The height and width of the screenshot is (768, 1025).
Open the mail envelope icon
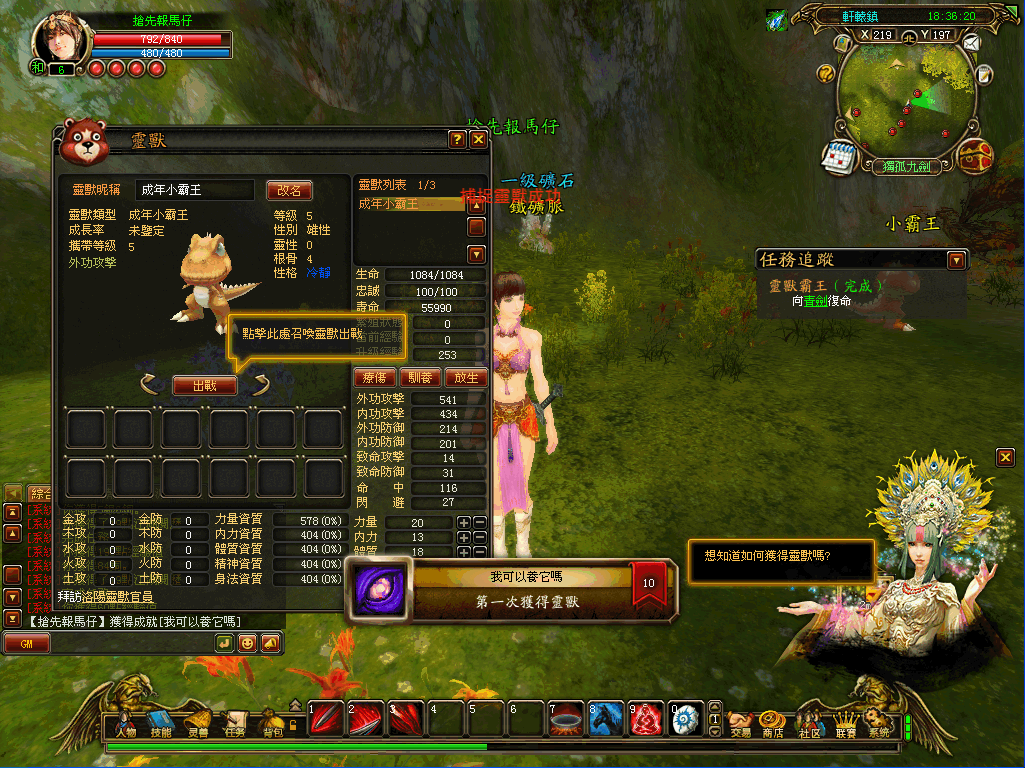click(x=969, y=43)
